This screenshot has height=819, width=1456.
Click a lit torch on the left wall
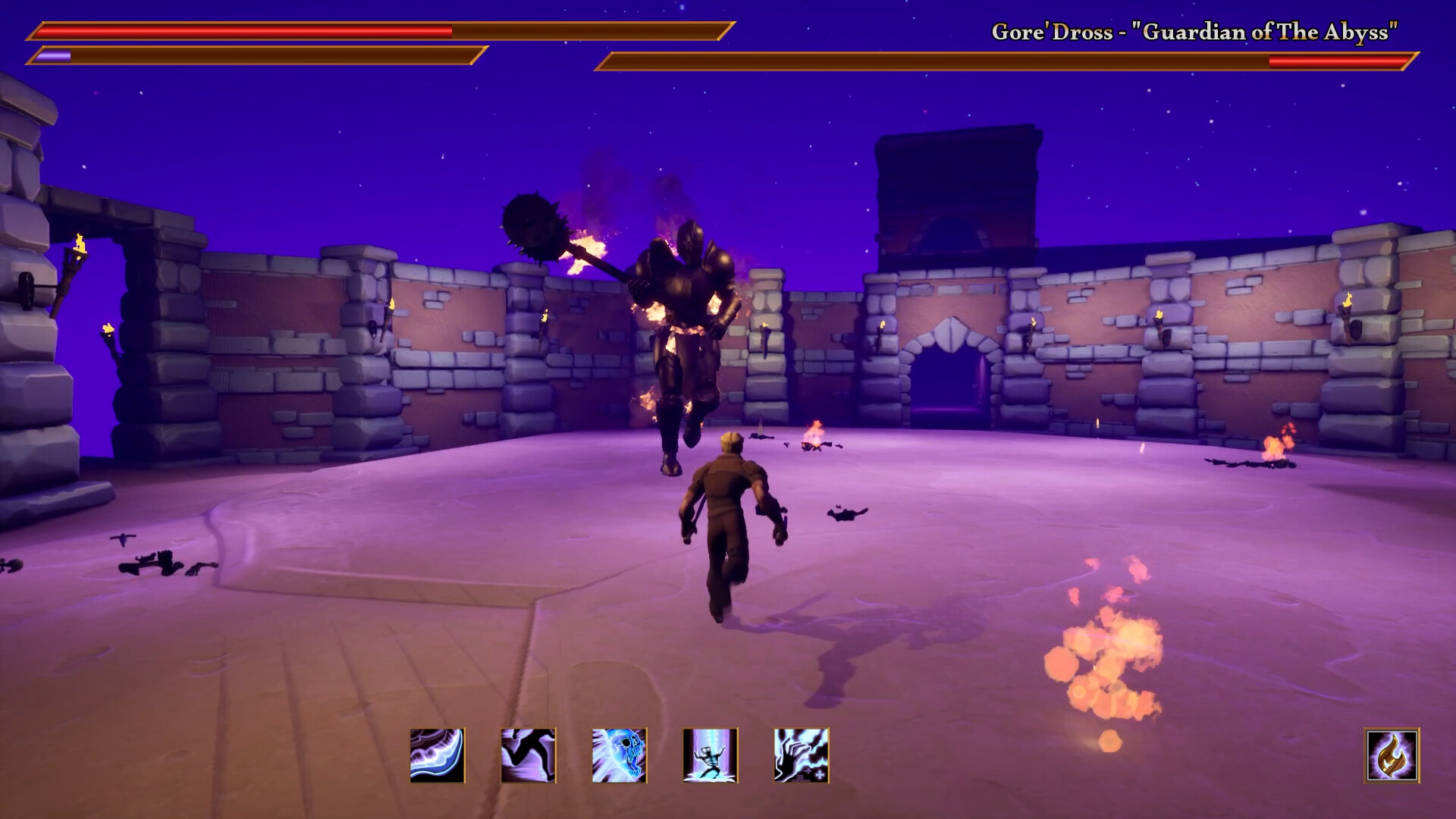point(80,243)
